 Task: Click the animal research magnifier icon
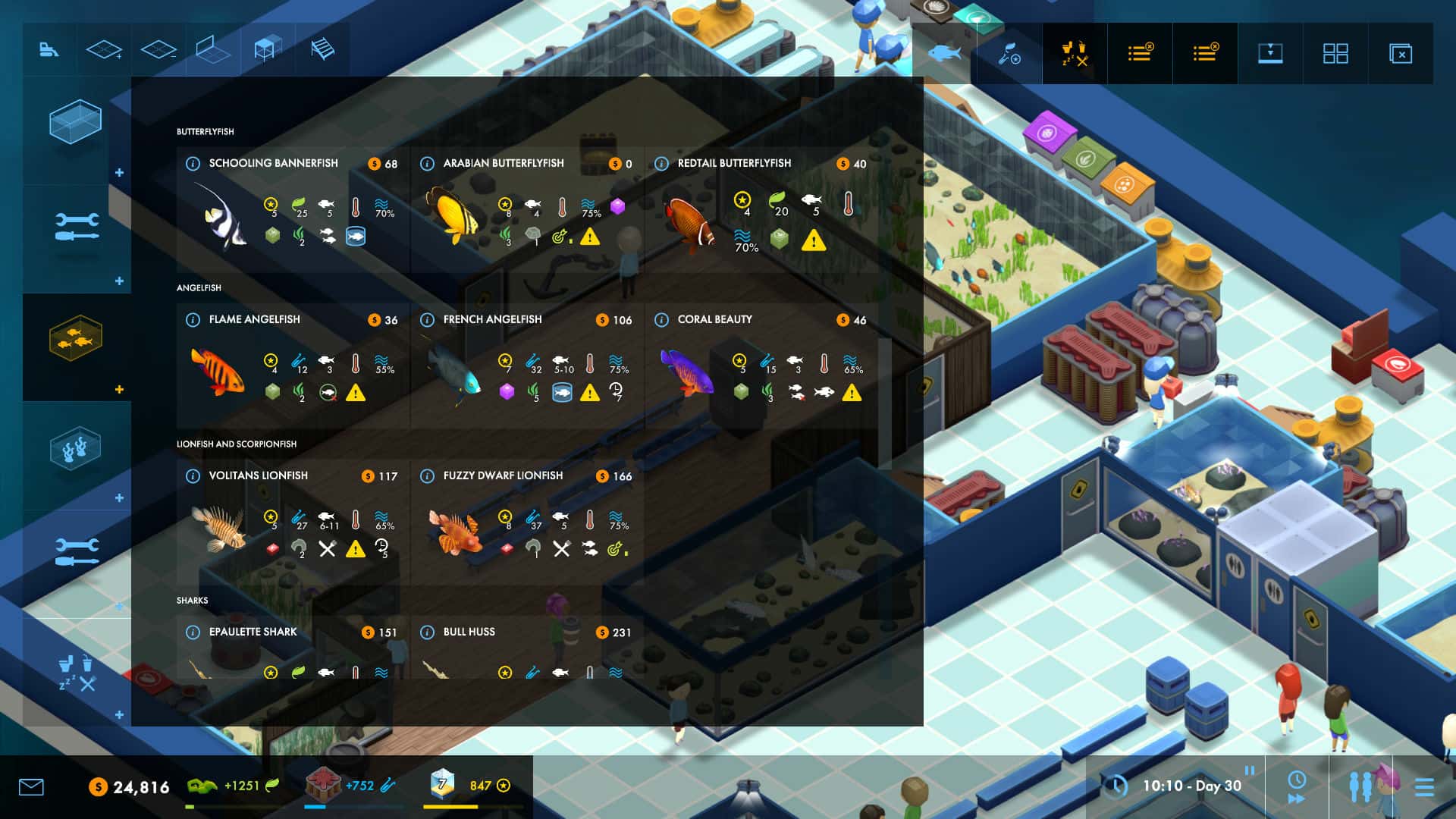tap(1009, 53)
